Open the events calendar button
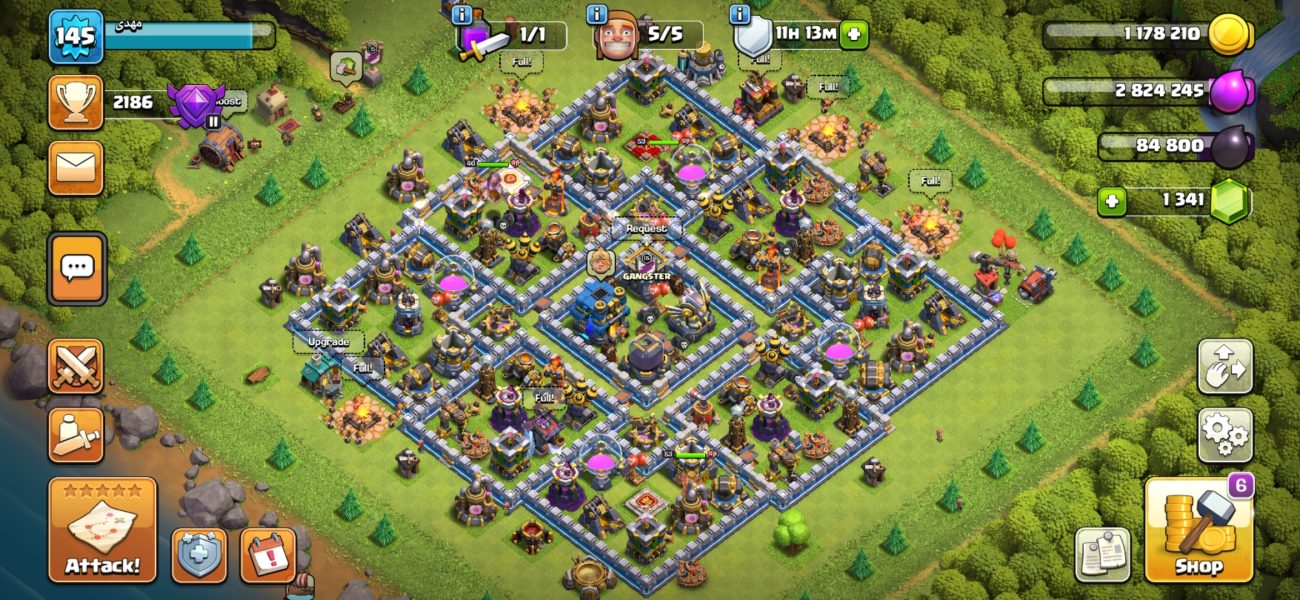The width and height of the screenshot is (1300, 600). (268, 556)
